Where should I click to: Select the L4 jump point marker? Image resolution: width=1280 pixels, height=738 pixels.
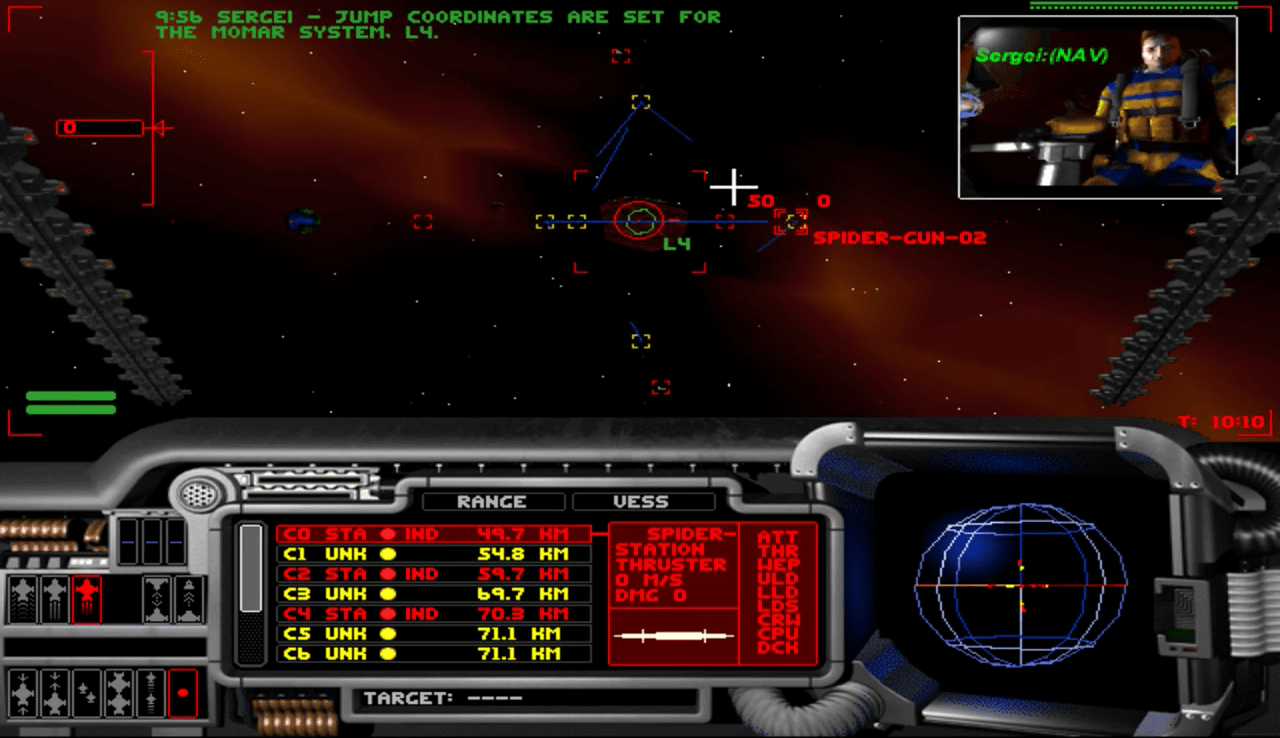[638, 221]
